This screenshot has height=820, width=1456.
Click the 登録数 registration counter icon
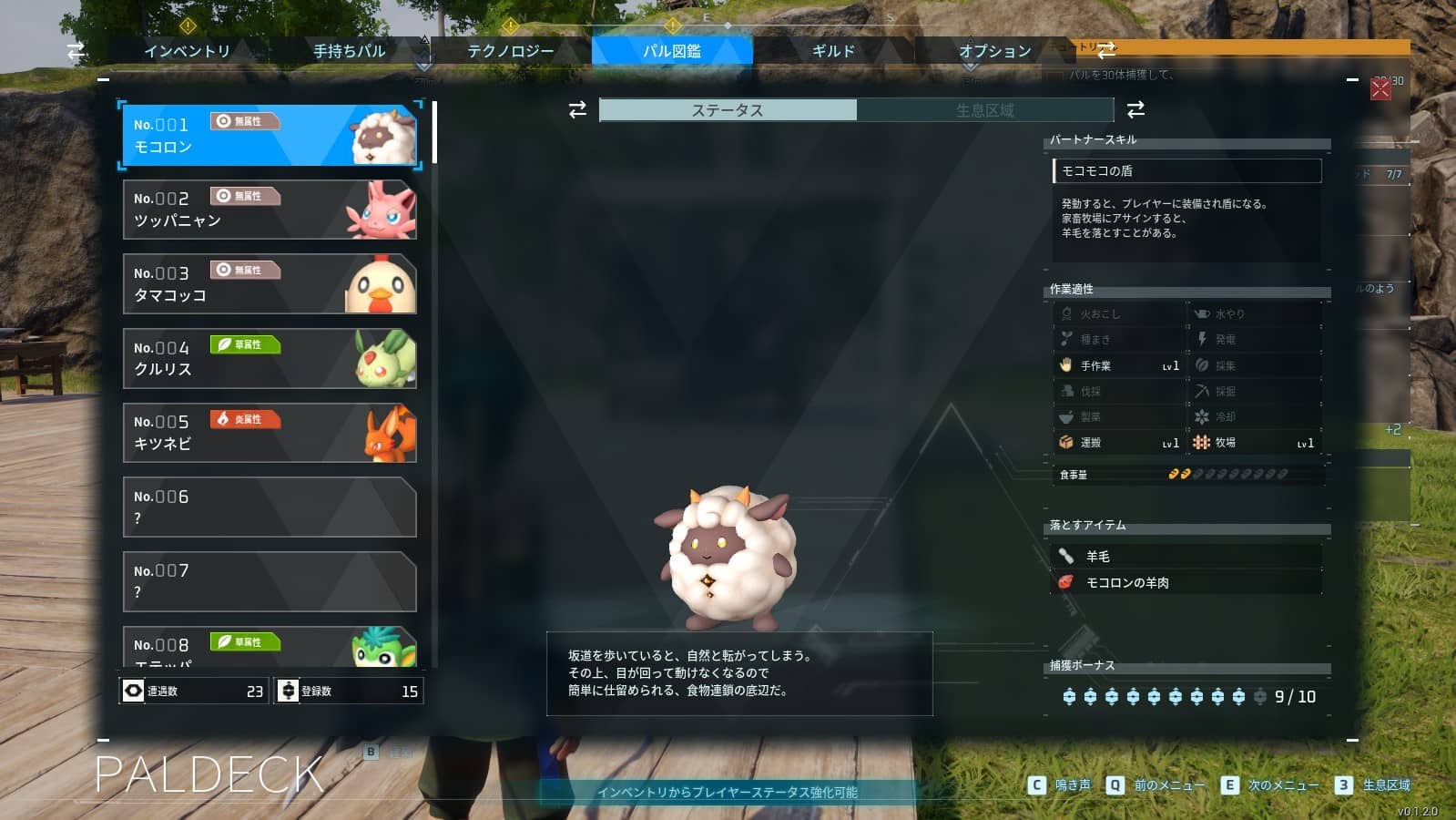tap(287, 691)
